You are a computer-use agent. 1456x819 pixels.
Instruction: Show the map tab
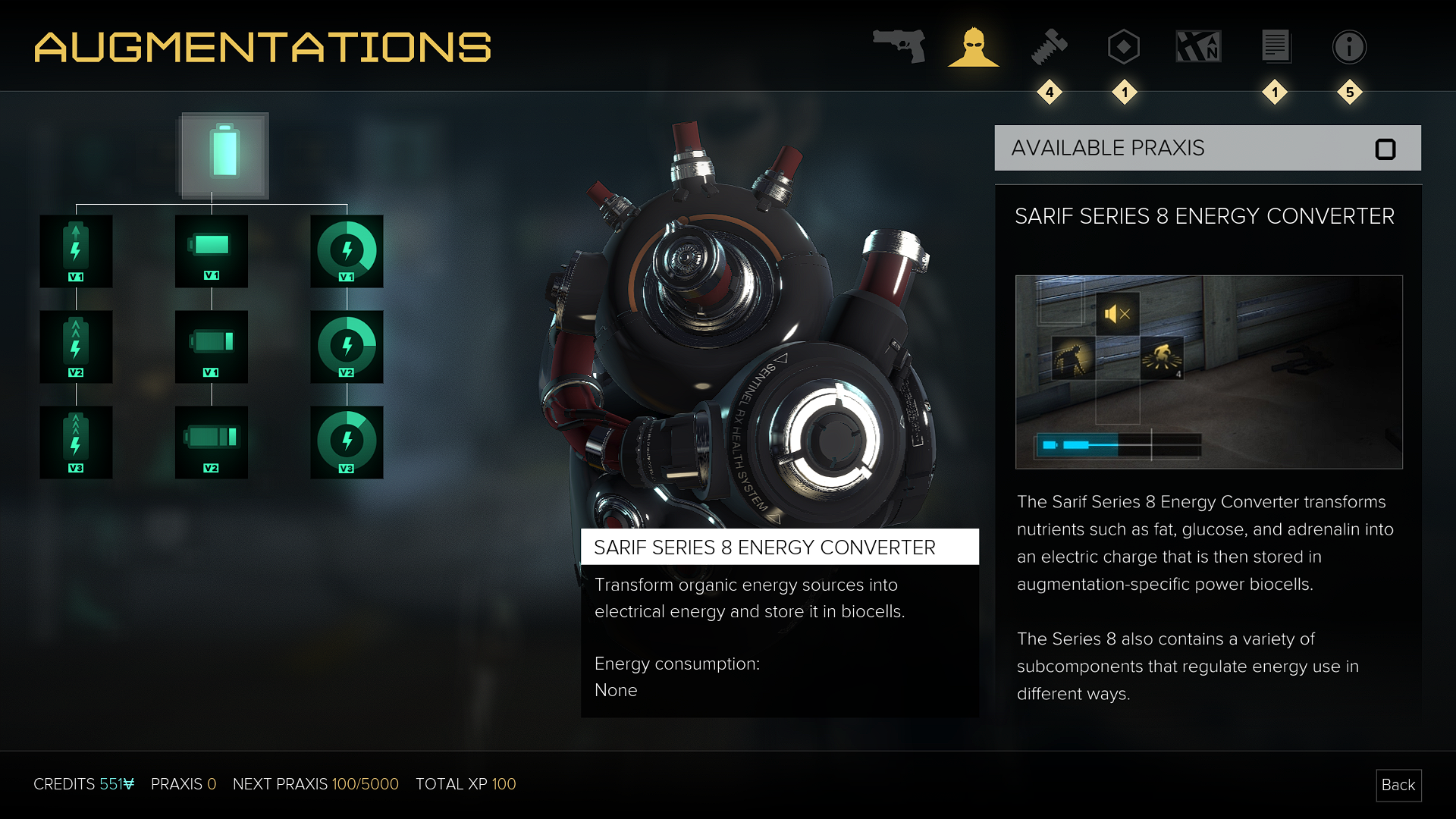click(1198, 46)
